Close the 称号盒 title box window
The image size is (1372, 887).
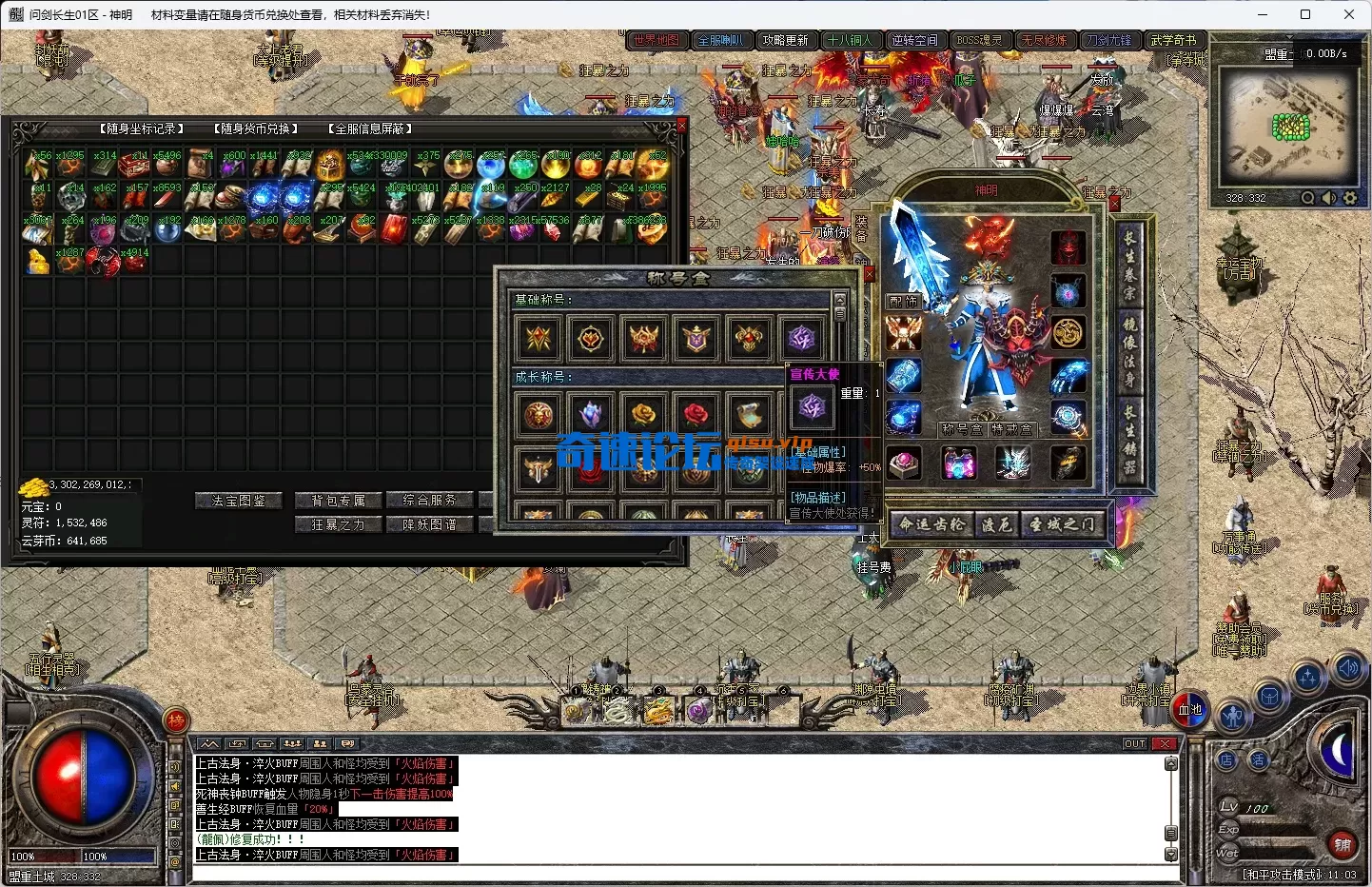point(868,275)
